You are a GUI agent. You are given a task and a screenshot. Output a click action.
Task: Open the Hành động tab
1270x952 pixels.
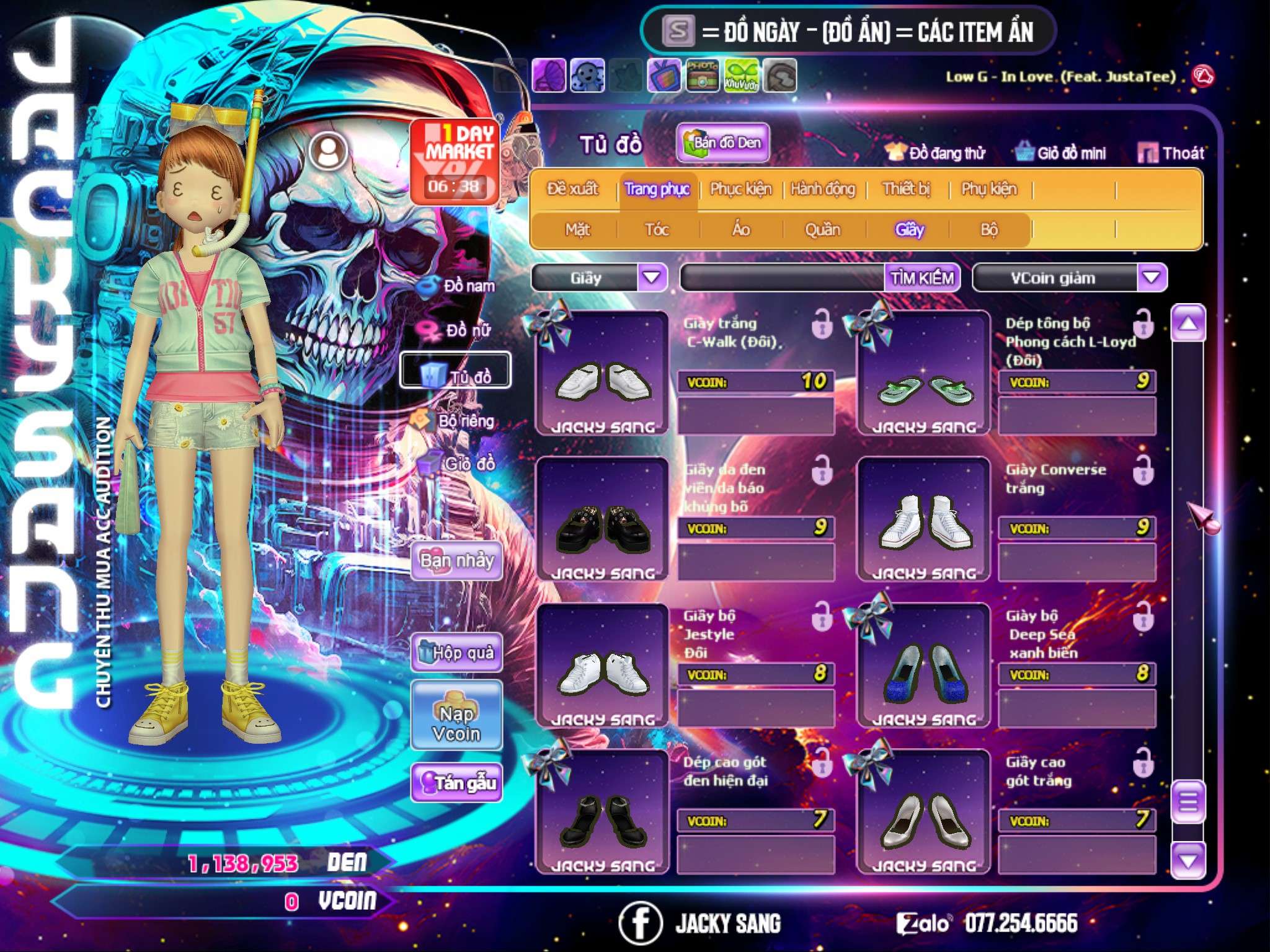[x=823, y=189]
